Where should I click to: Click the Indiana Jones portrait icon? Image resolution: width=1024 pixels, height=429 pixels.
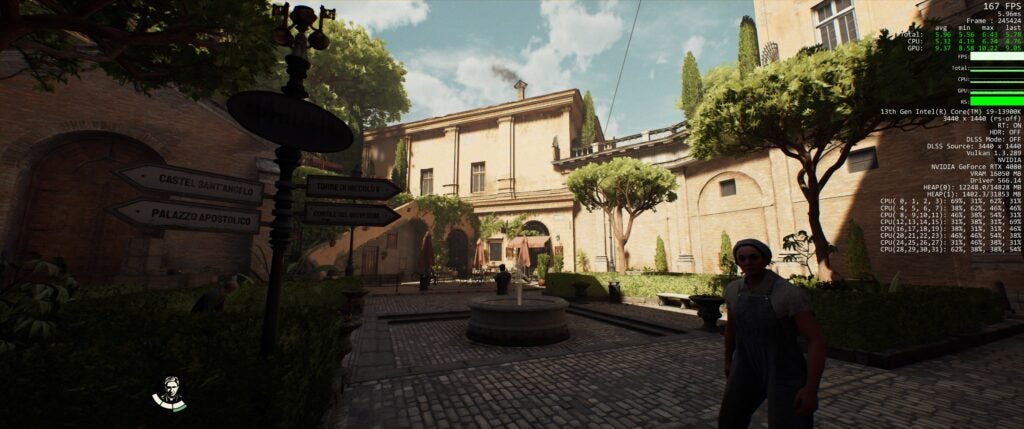click(x=169, y=393)
